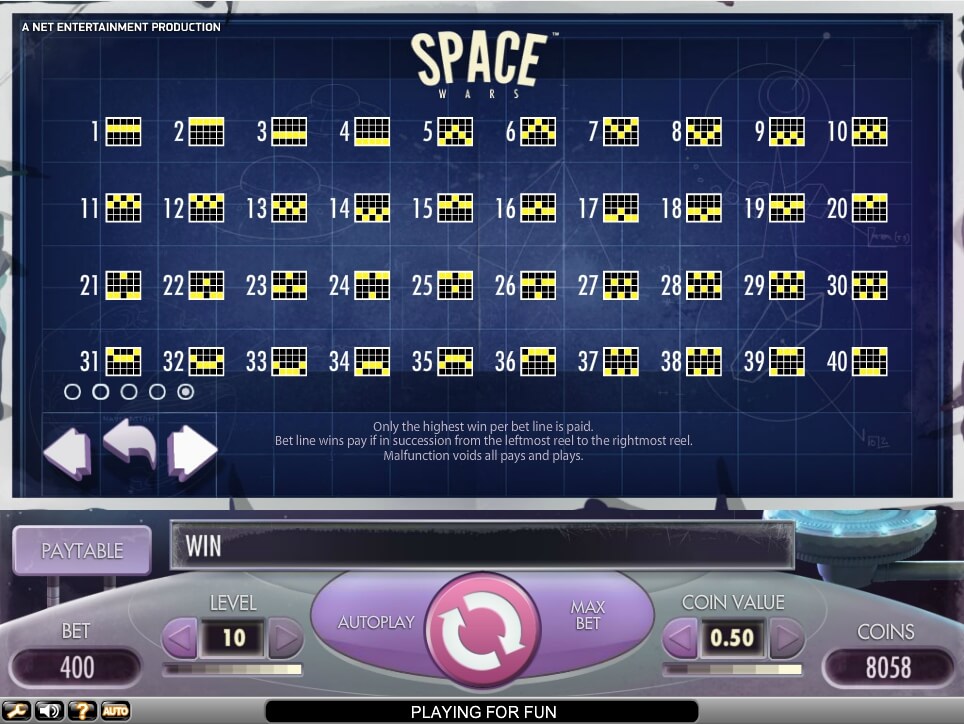
Task: Click the coin value slider bar
Action: pyautogui.click(x=734, y=668)
